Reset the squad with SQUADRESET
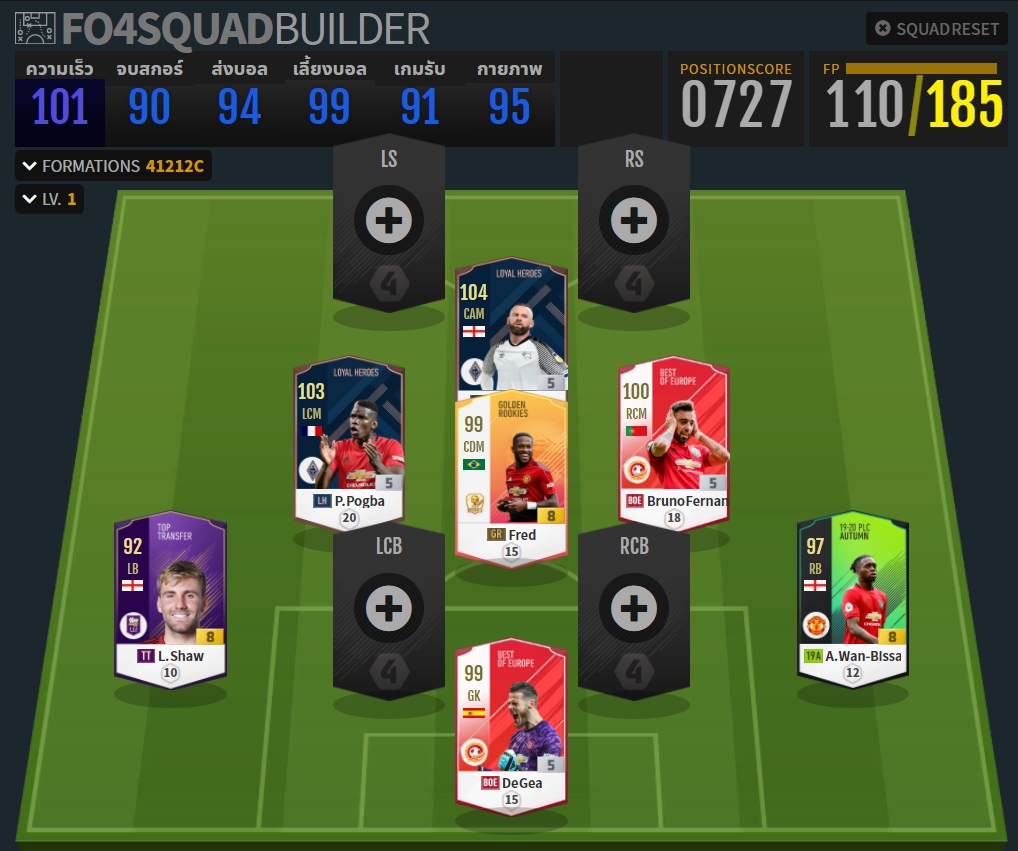 click(x=936, y=28)
